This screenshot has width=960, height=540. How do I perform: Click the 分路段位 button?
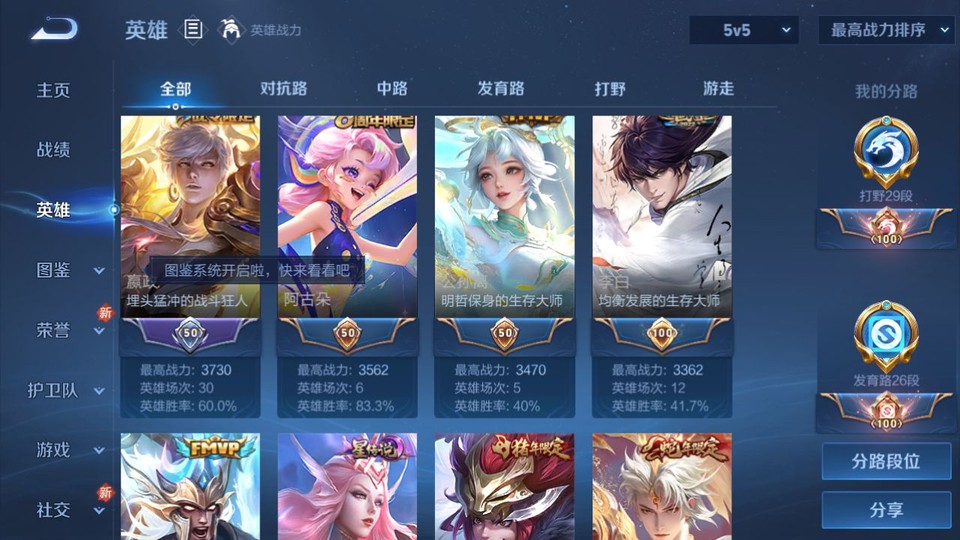pos(886,462)
